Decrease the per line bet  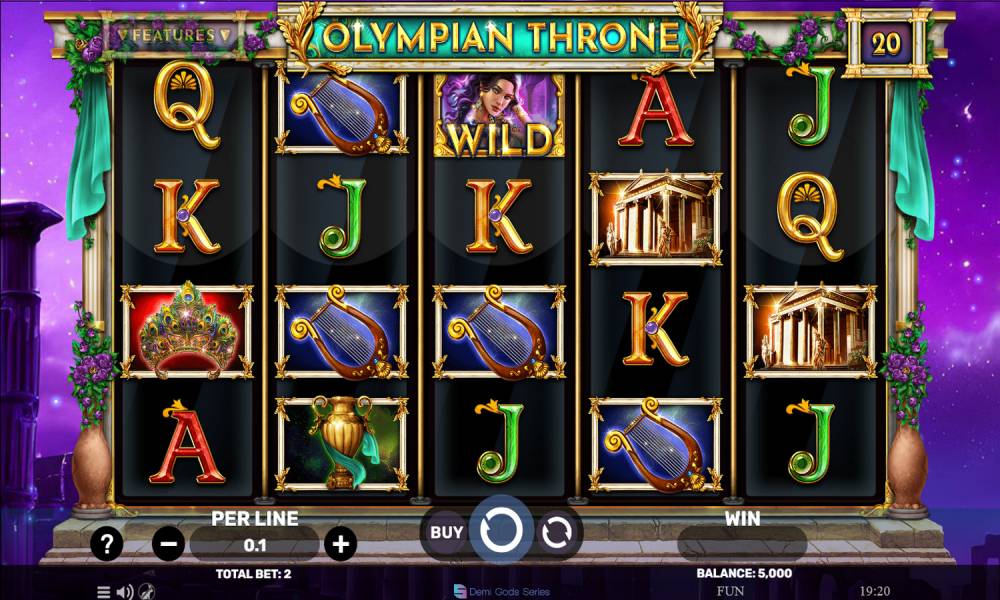click(169, 544)
